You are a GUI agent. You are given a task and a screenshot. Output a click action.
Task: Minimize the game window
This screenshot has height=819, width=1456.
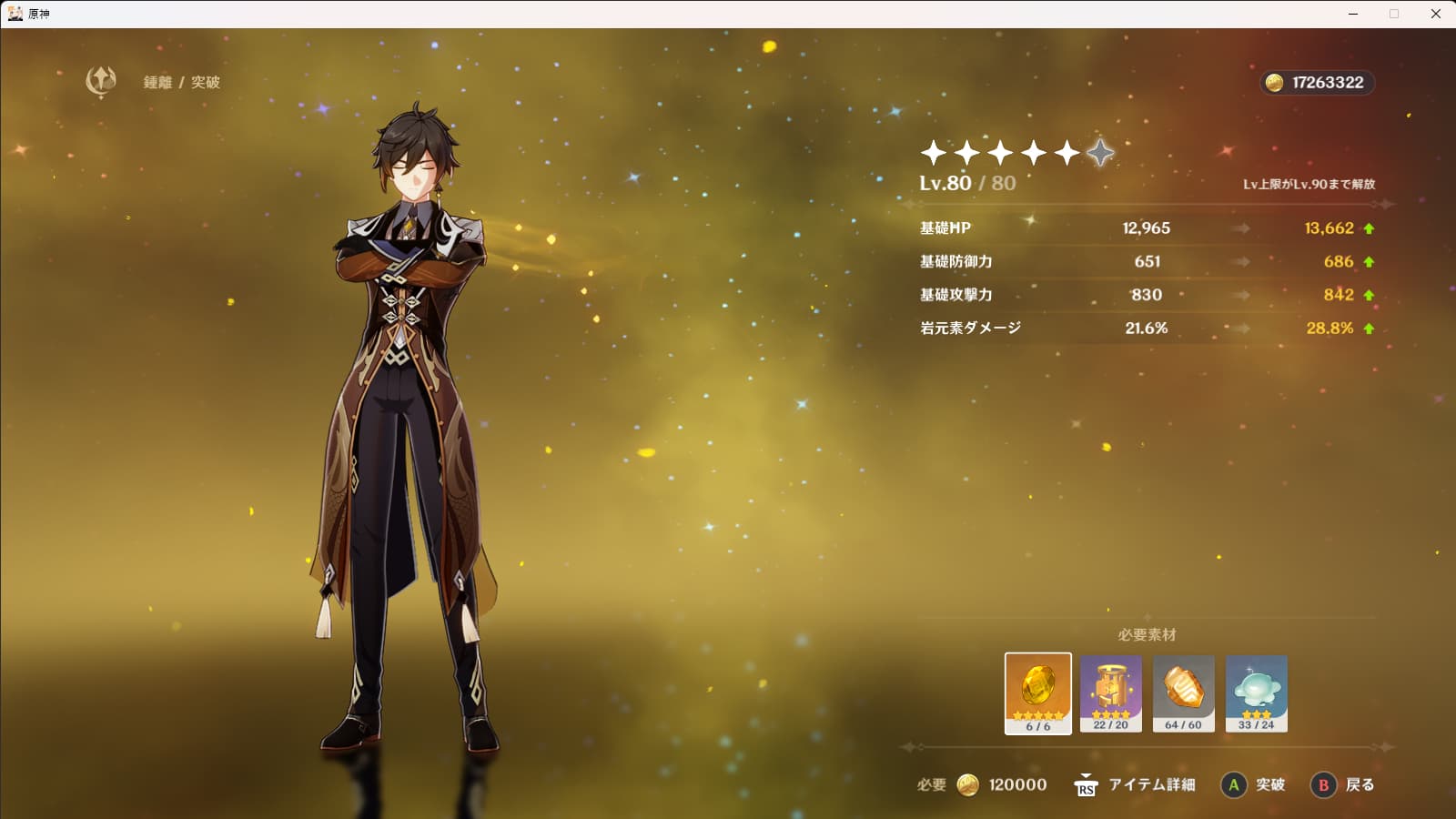pyautogui.click(x=1353, y=14)
